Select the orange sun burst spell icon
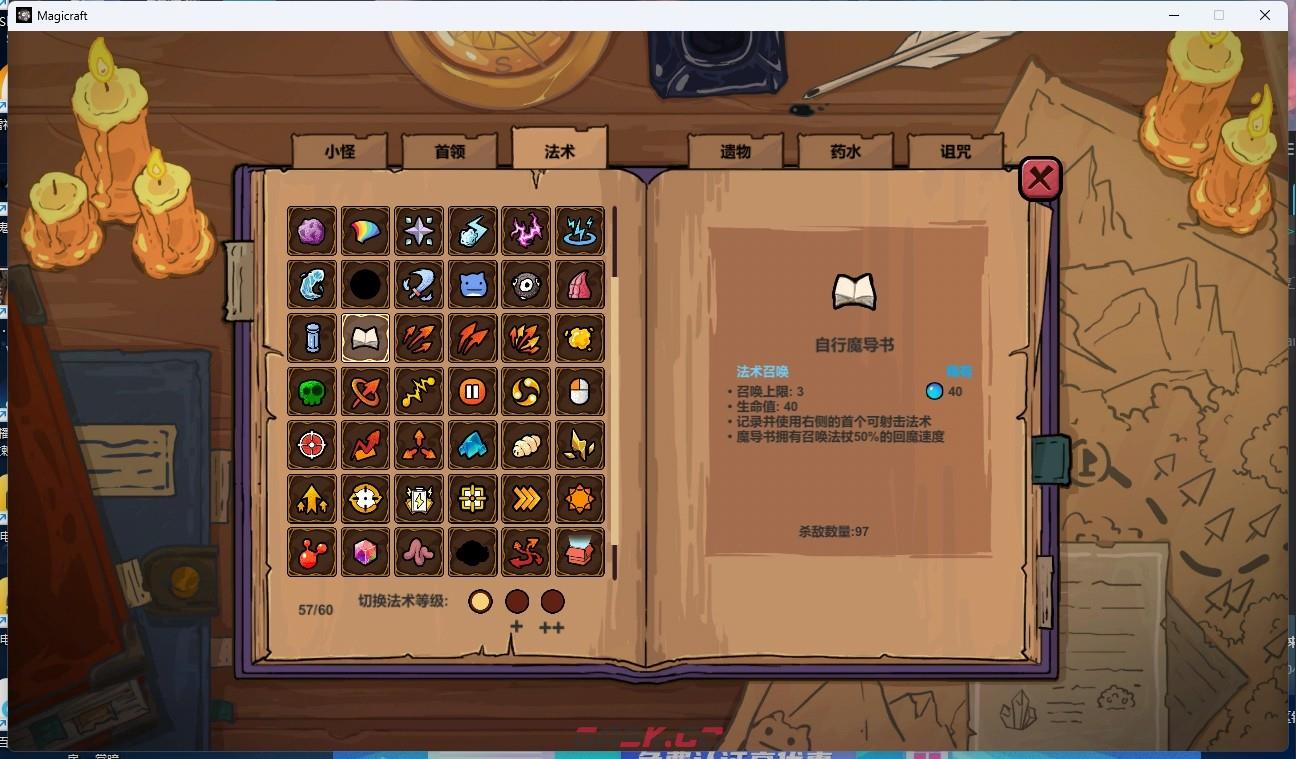The height and width of the screenshot is (759, 1296). (x=579, y=498)
